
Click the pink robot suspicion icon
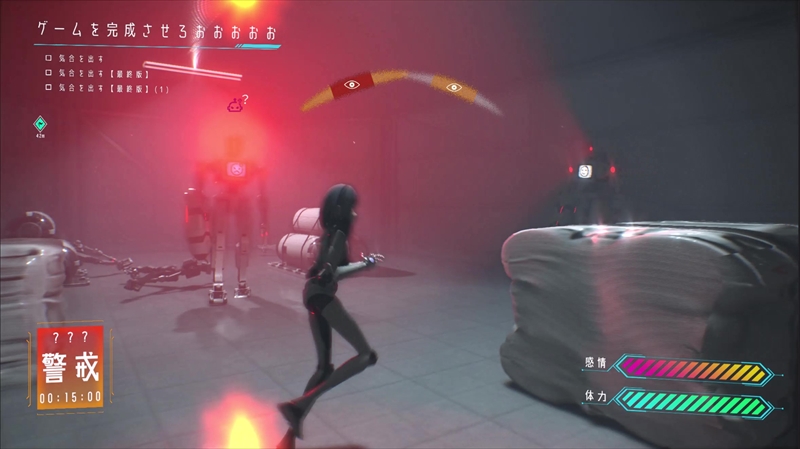[234, 103]
